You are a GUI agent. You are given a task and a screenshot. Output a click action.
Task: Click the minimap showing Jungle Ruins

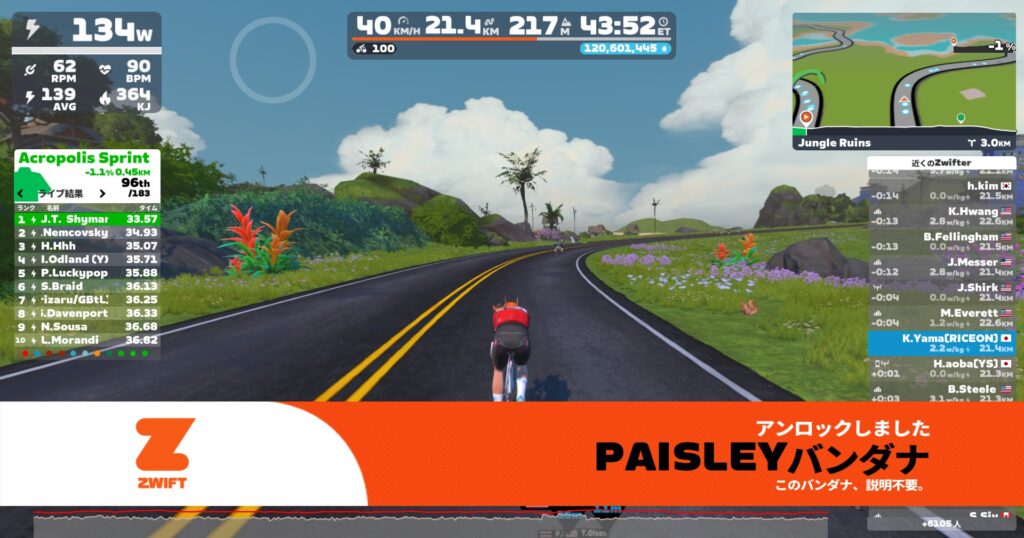click(x=904, y=79)
